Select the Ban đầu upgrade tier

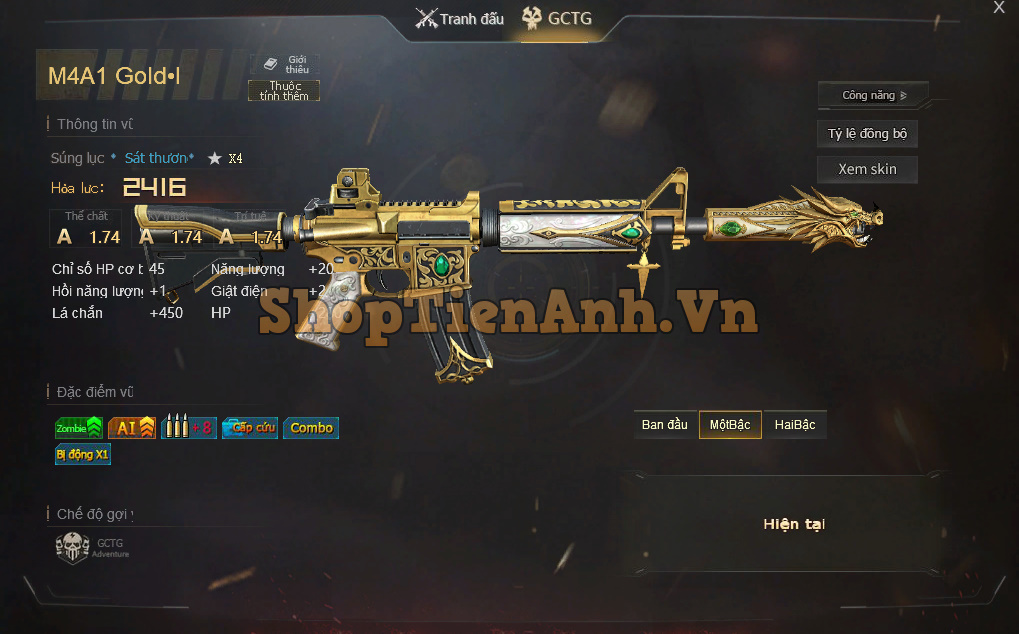pyautogui.click(x=665, y=425)
